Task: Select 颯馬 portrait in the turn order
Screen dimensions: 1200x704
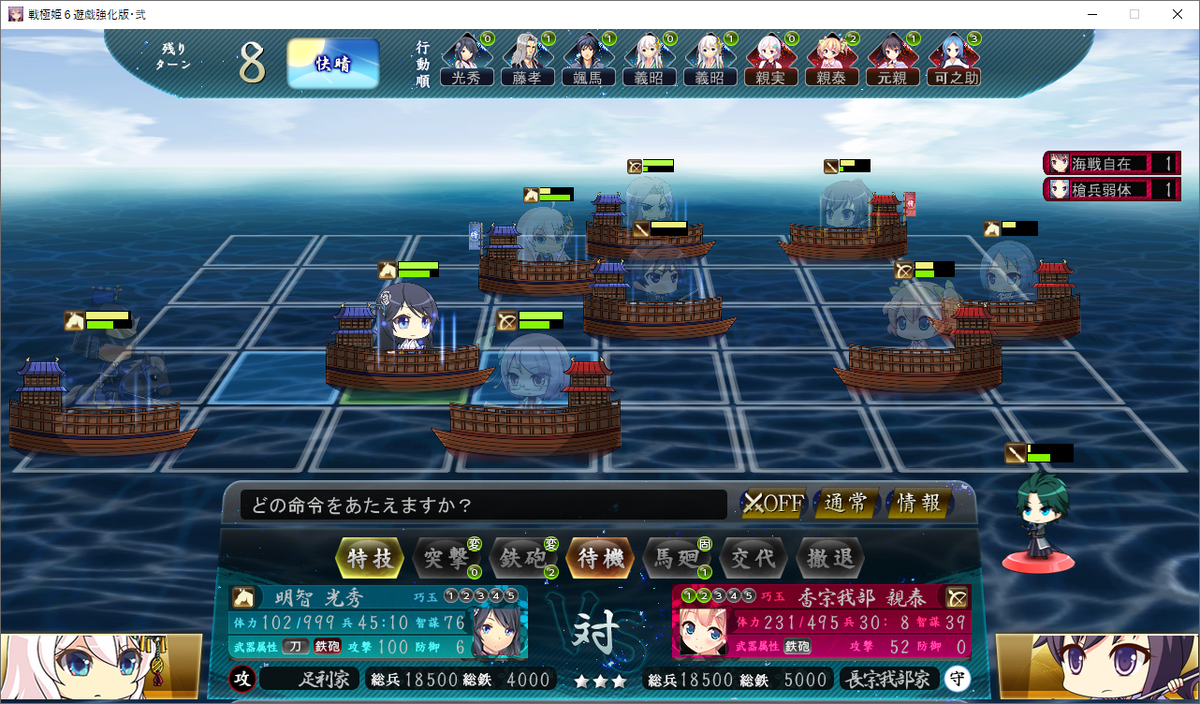Action: (x=588, y=60)
